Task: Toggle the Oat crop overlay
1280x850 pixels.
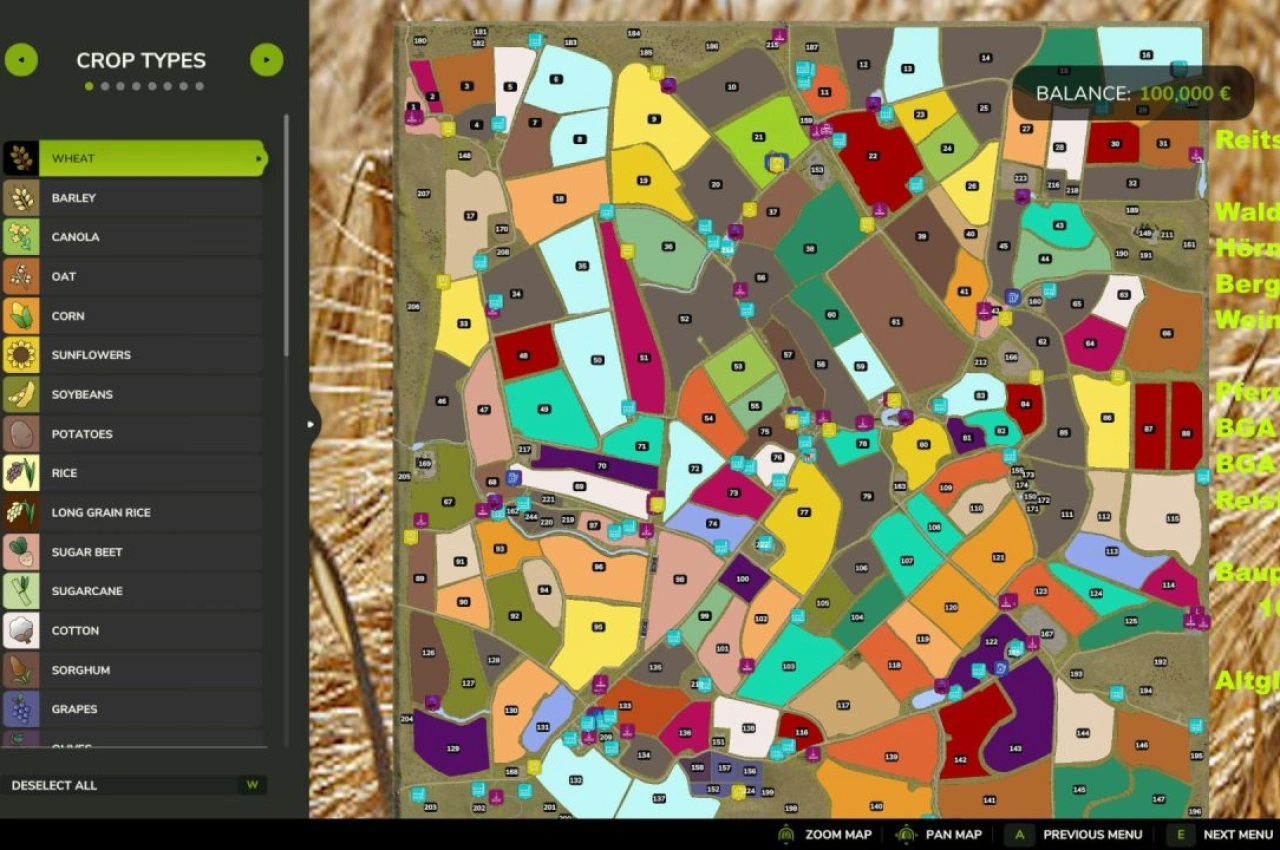Action: coord(20,276)
